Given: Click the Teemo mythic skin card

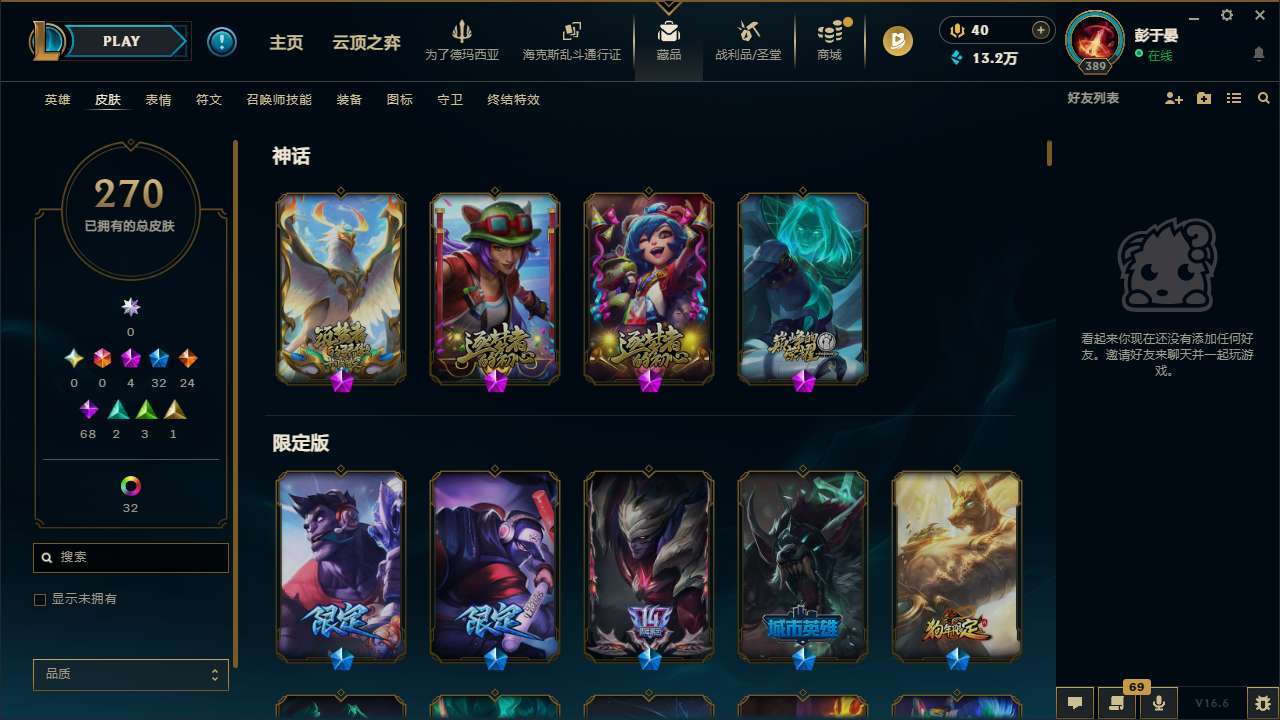Looking at the screenshot, I should pyautogui.click(x=494, y=288).
